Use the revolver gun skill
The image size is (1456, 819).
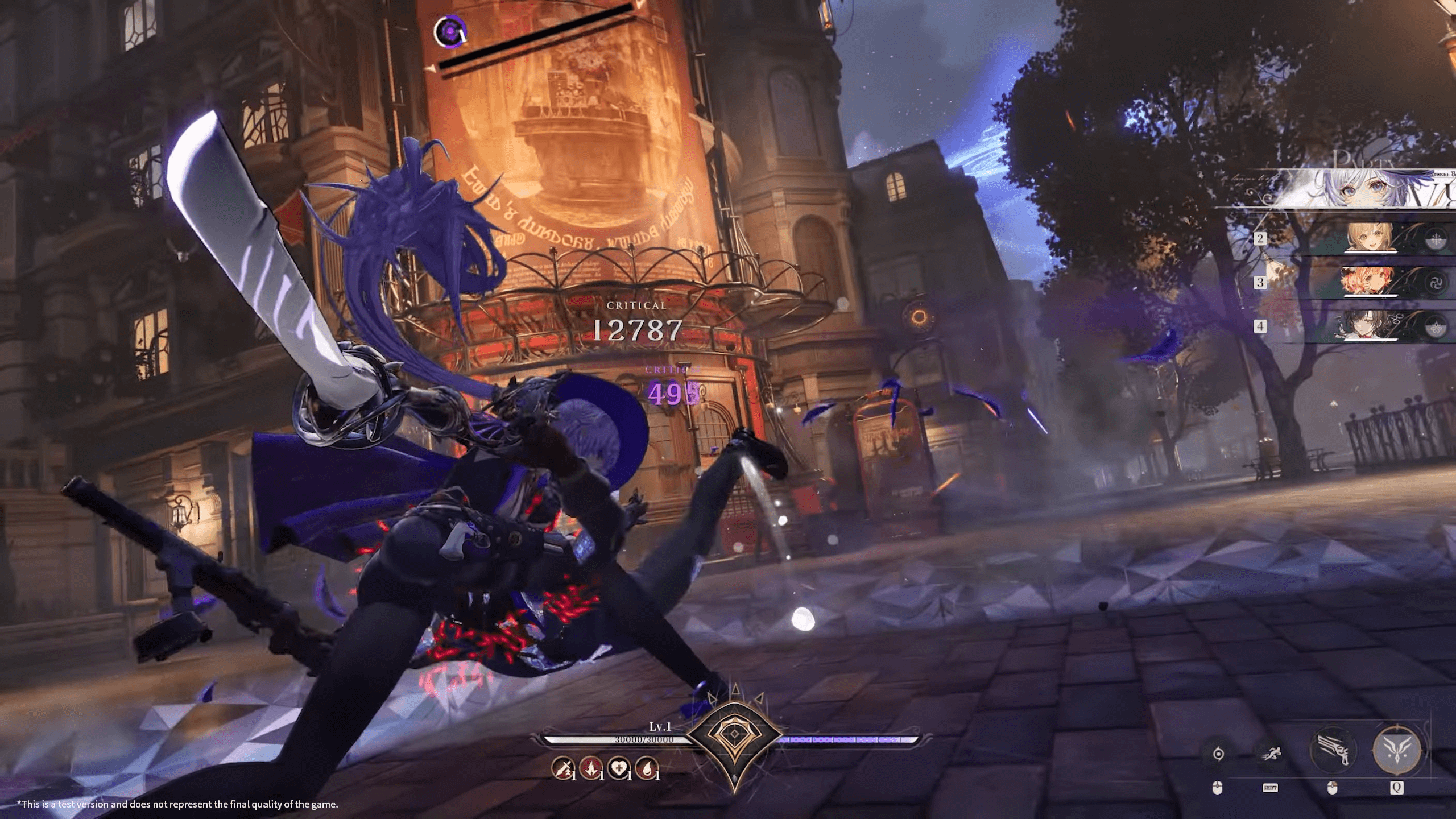(1333, 750)
